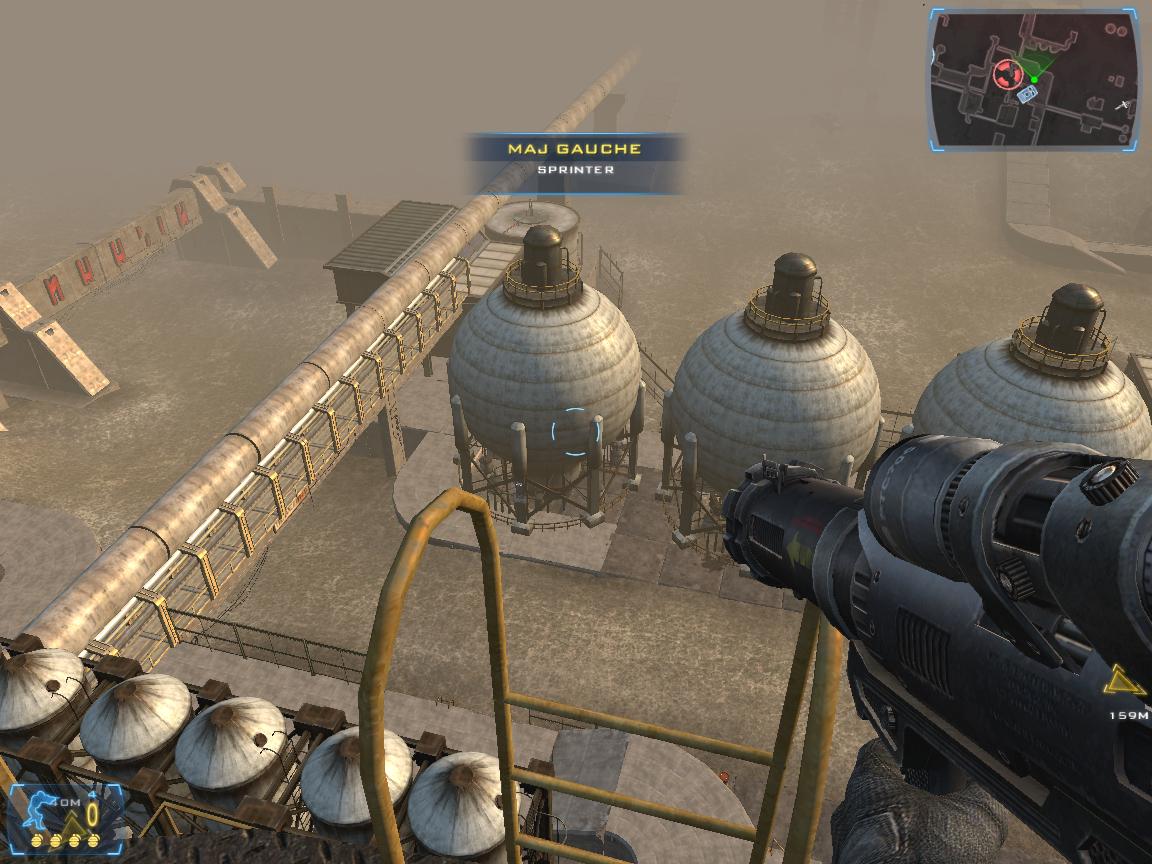Click the Maj Gauche Sprinter name banner
Screen dimensions: 1152x864
click(575, 160)
